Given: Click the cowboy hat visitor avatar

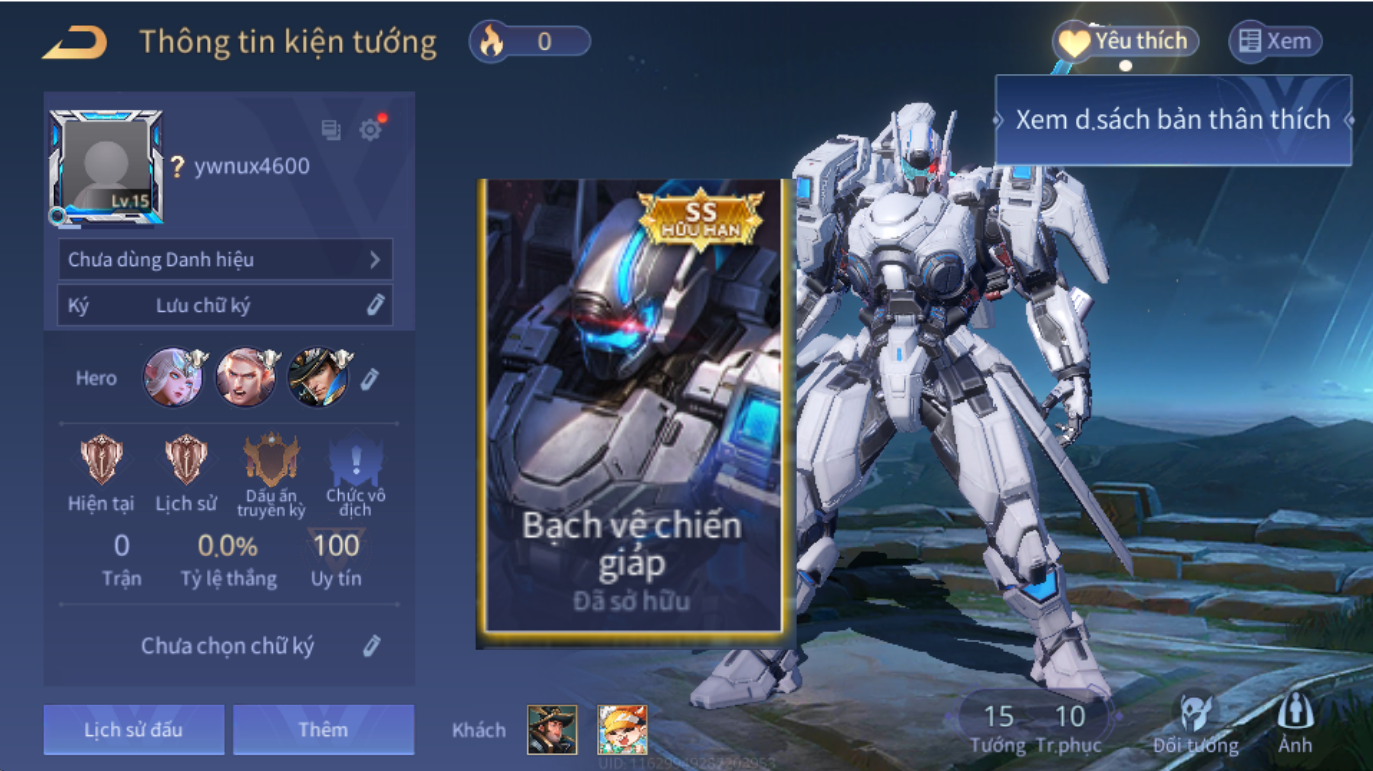Looking at the screenshot, I should 552,730.
